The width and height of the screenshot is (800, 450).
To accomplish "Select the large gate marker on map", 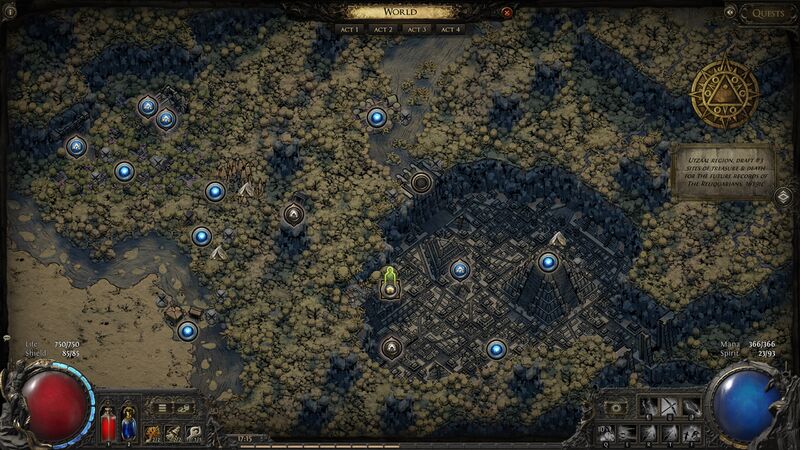I will point(422,182).
